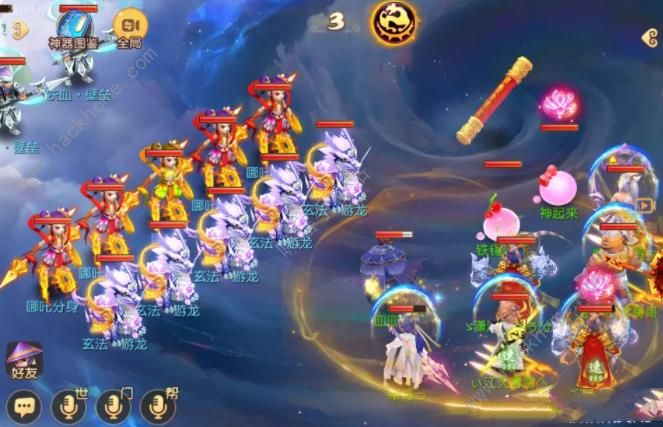Activate the 世 world voice microphone
Viewport: 663px width, 427px height.
[68, 405]
